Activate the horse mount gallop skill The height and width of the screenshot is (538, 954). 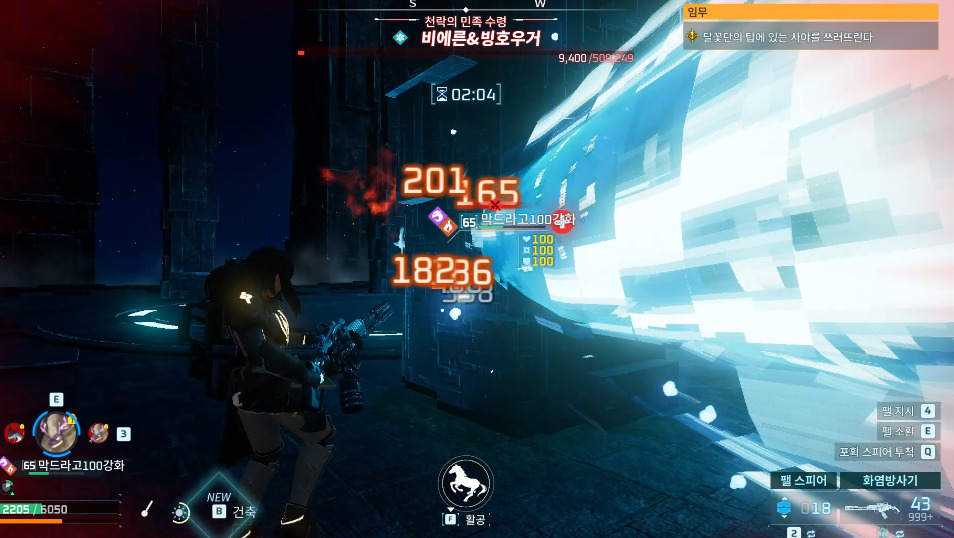465,482
